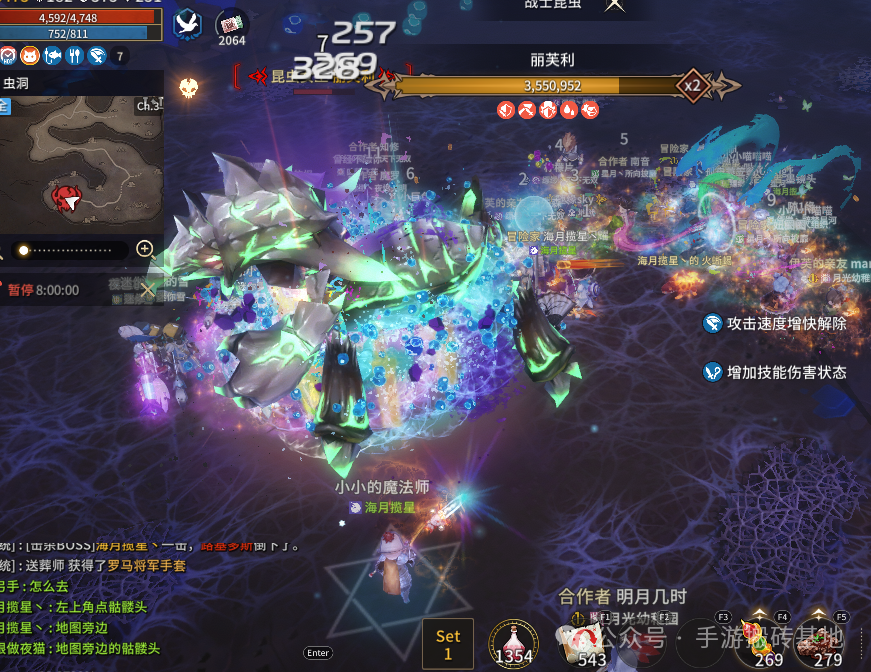Inspect the fishing status icon
Viewport: 871px width, 672px height.
coord(52,56)
